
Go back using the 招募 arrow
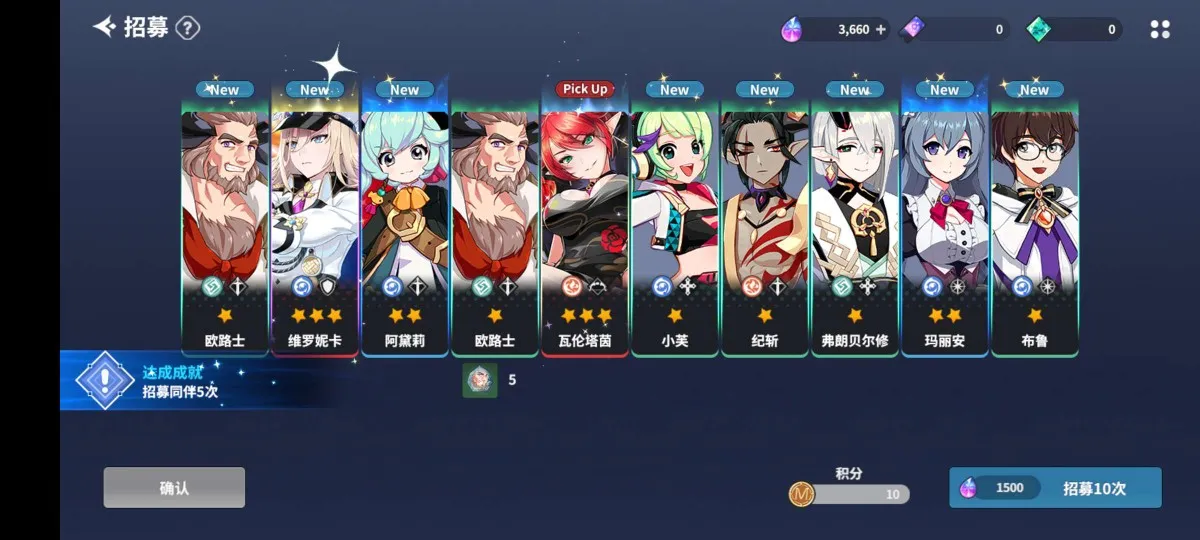[105, 27]
